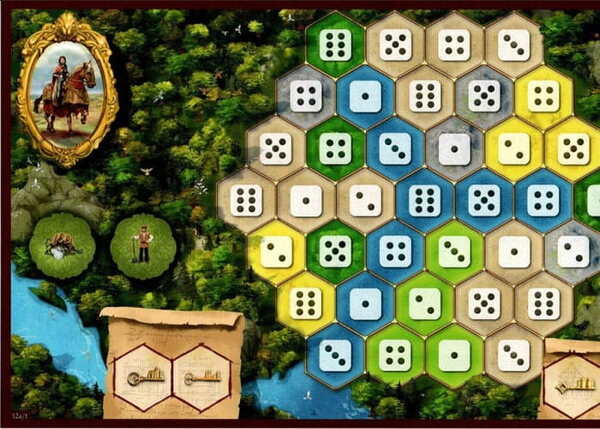Pick the gray hex showing two
This screenshot has height=429, width=600.
[x=573, y=251]
